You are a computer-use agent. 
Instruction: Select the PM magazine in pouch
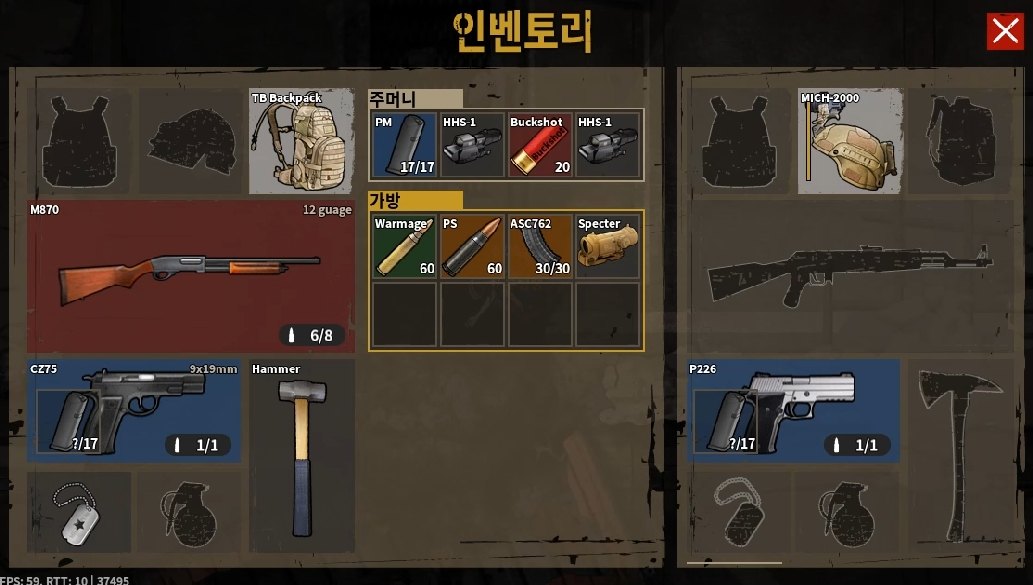tap(403, 145)
